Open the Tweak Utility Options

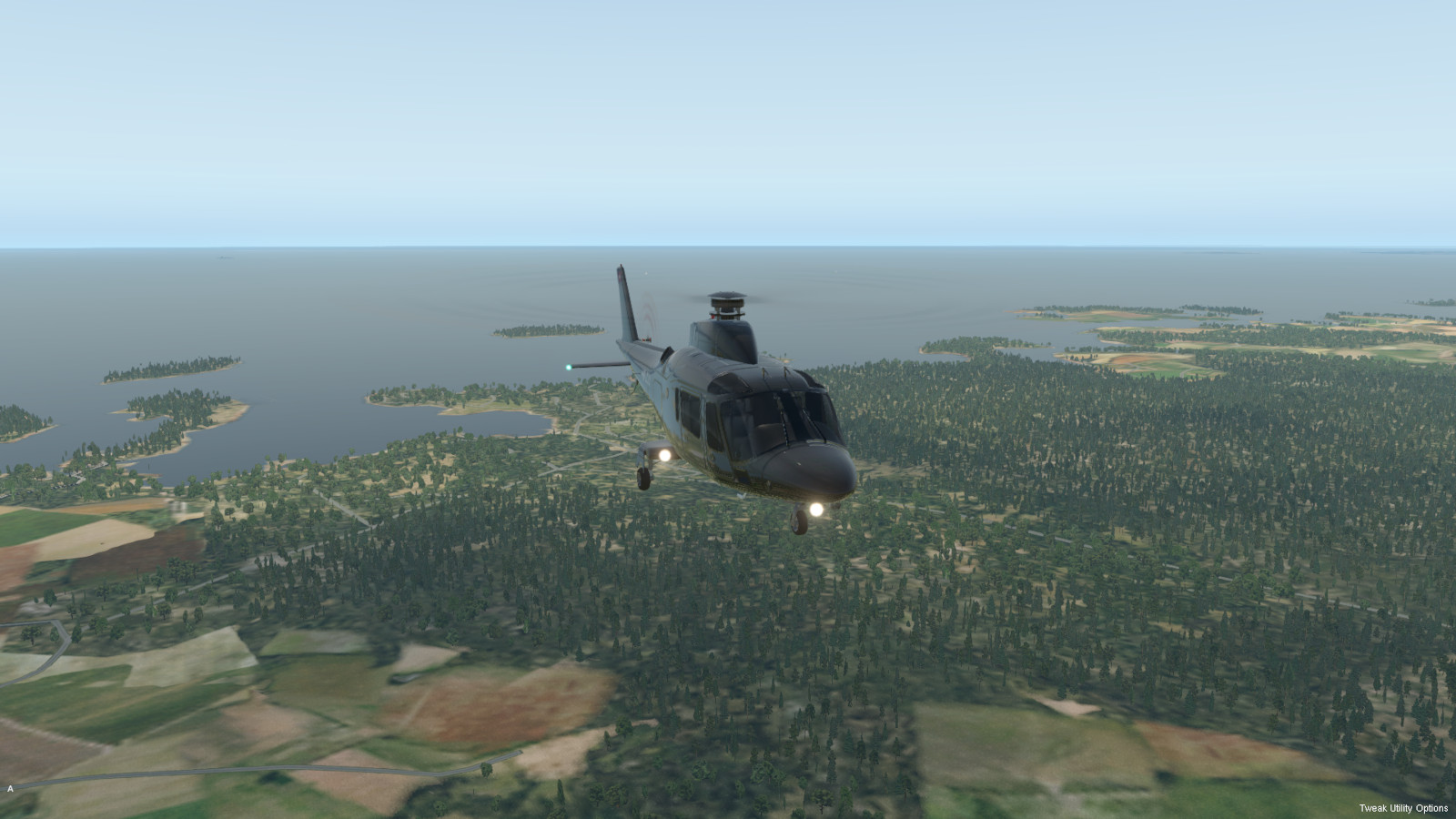point(1403,808)
